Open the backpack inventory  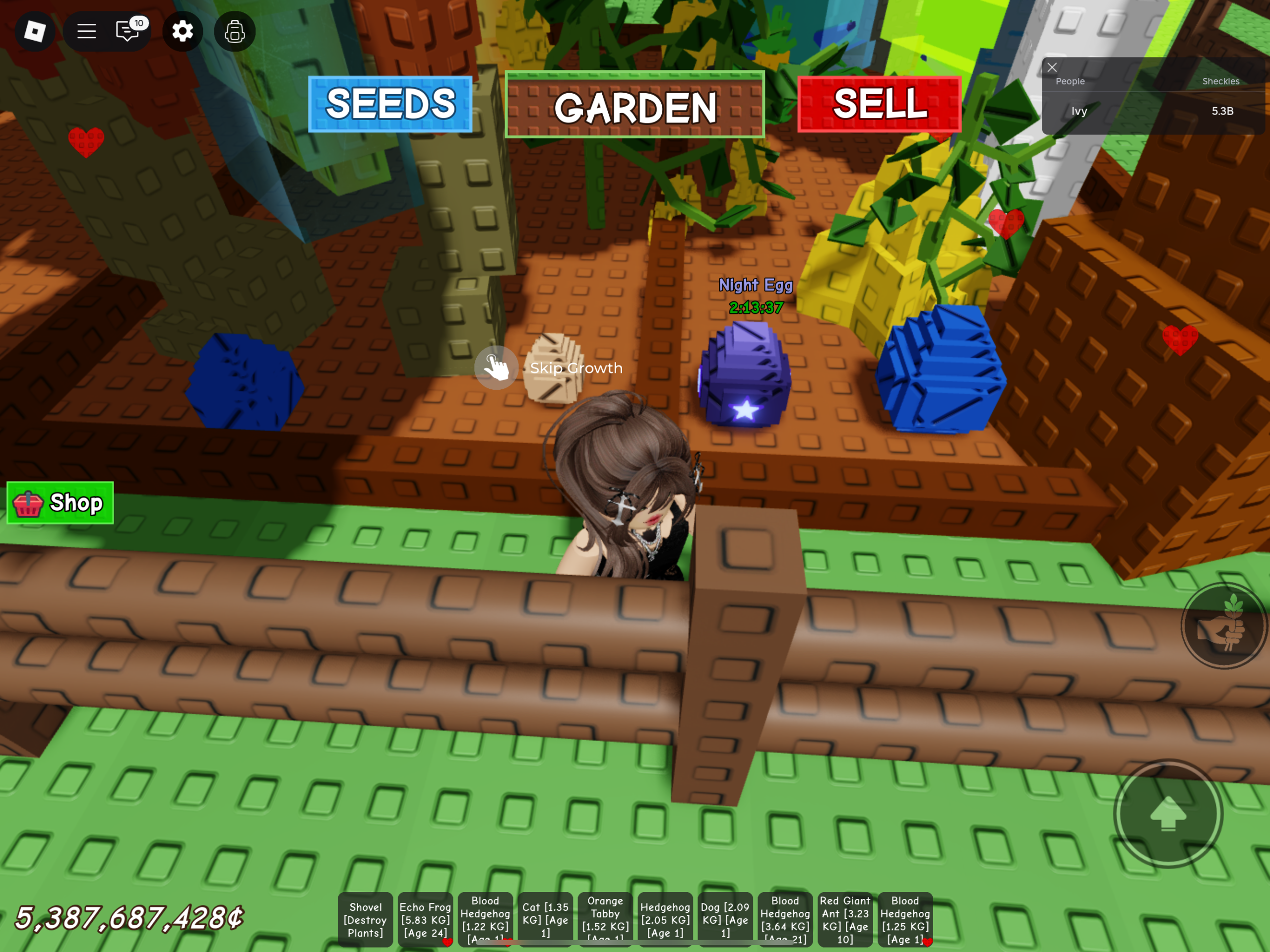coord(234,32)
